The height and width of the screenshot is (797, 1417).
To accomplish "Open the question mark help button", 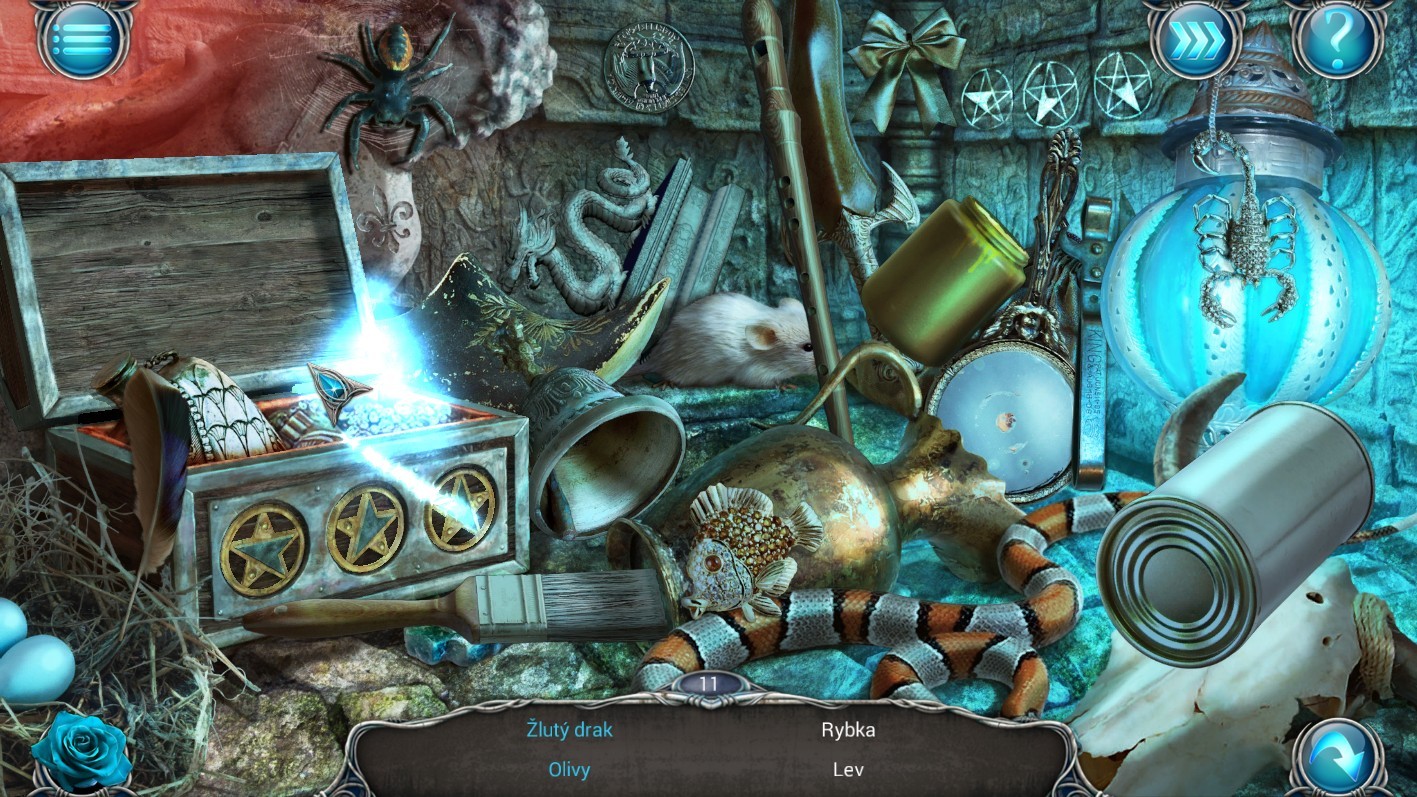I will (x=1337, y=40).
